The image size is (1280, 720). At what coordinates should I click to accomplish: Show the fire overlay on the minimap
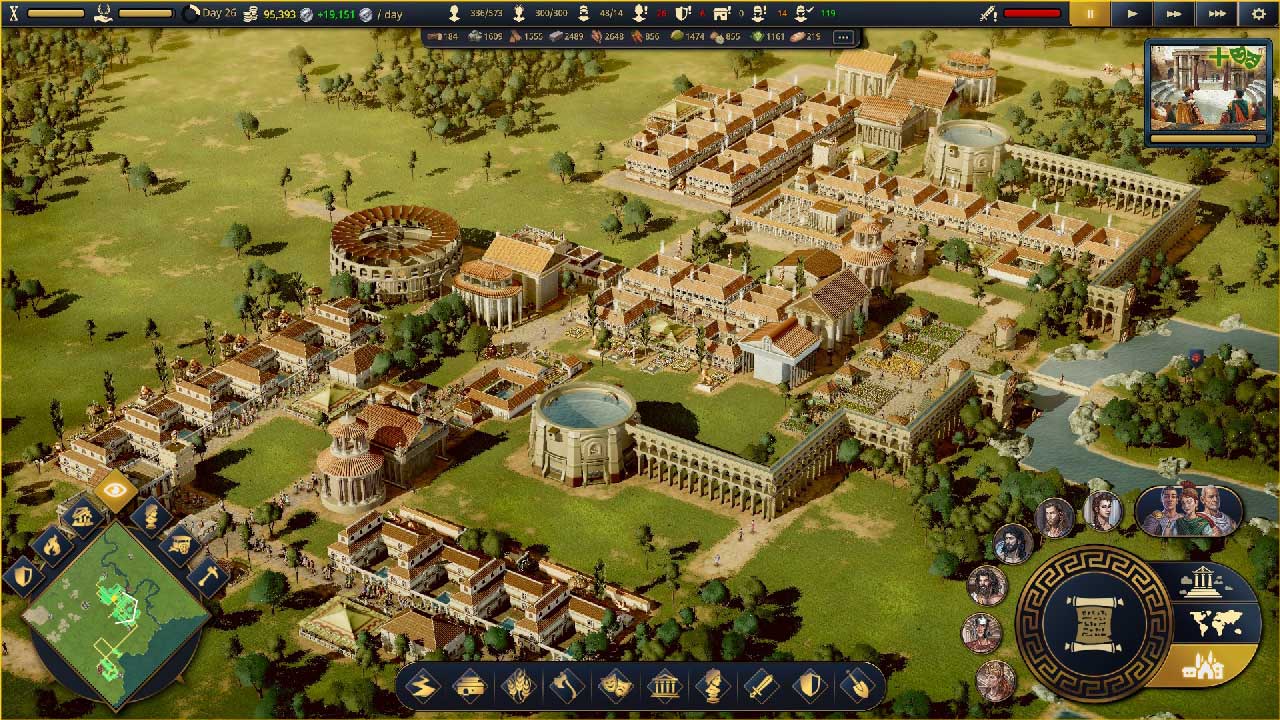coord(50,545)
